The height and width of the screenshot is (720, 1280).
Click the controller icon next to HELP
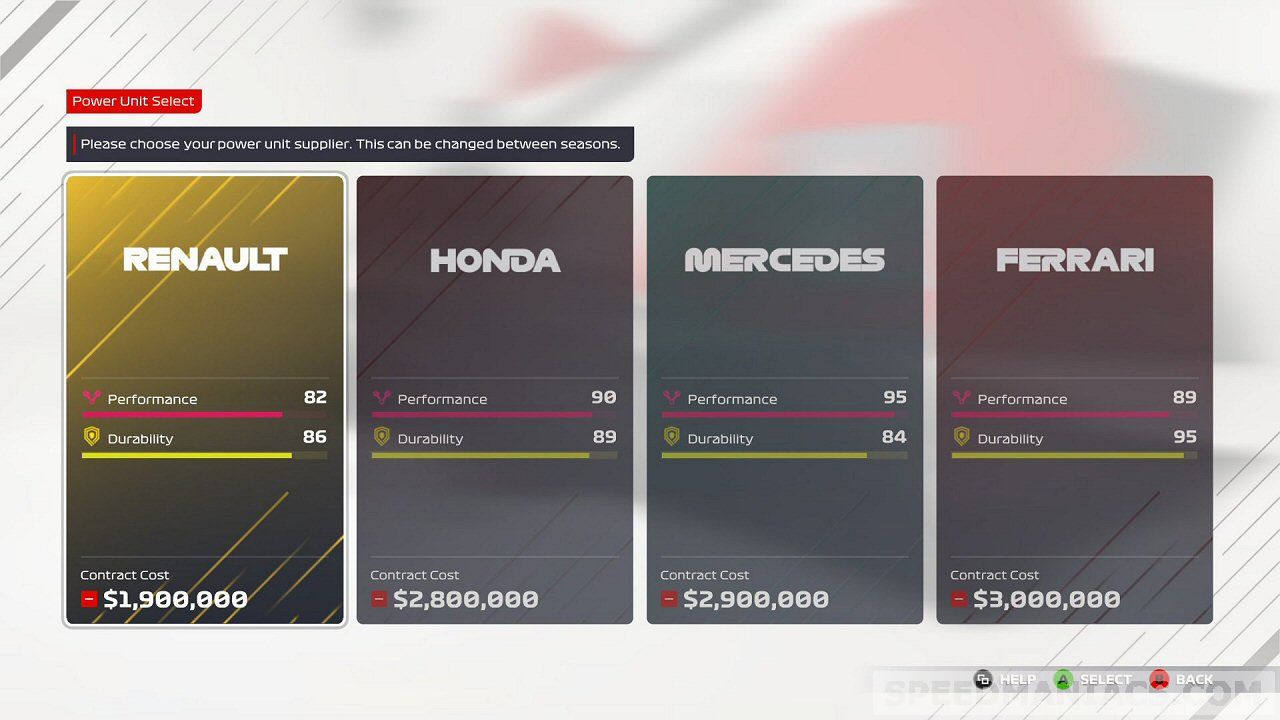983,679
